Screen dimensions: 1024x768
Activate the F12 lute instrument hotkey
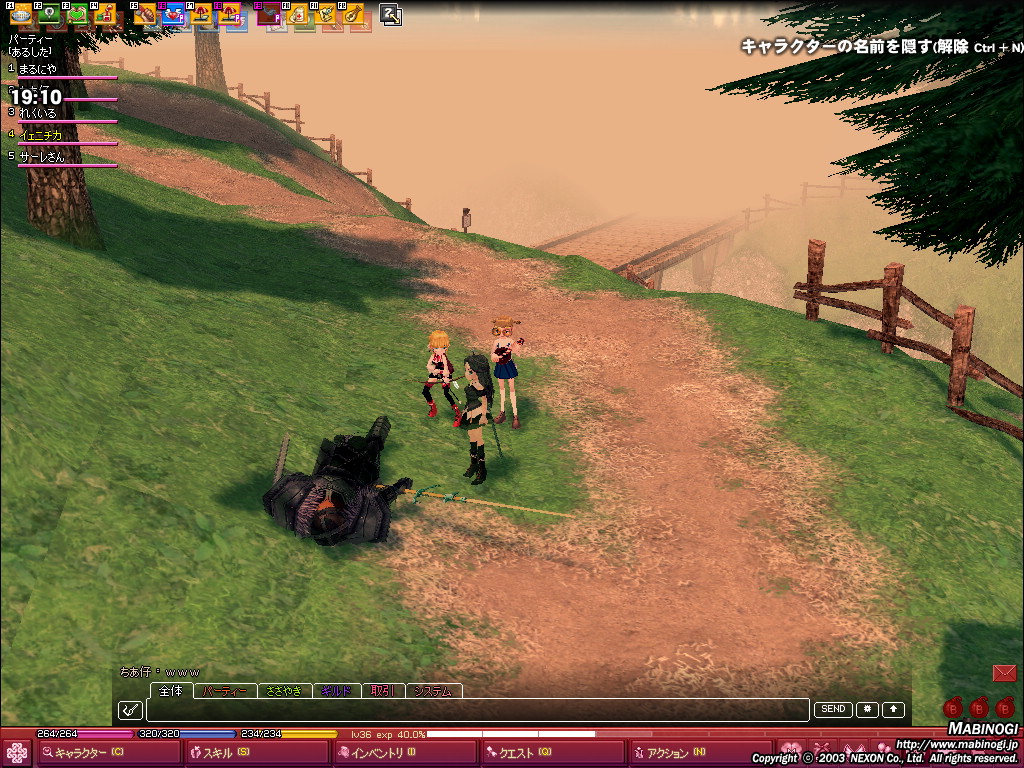(353, 14)
